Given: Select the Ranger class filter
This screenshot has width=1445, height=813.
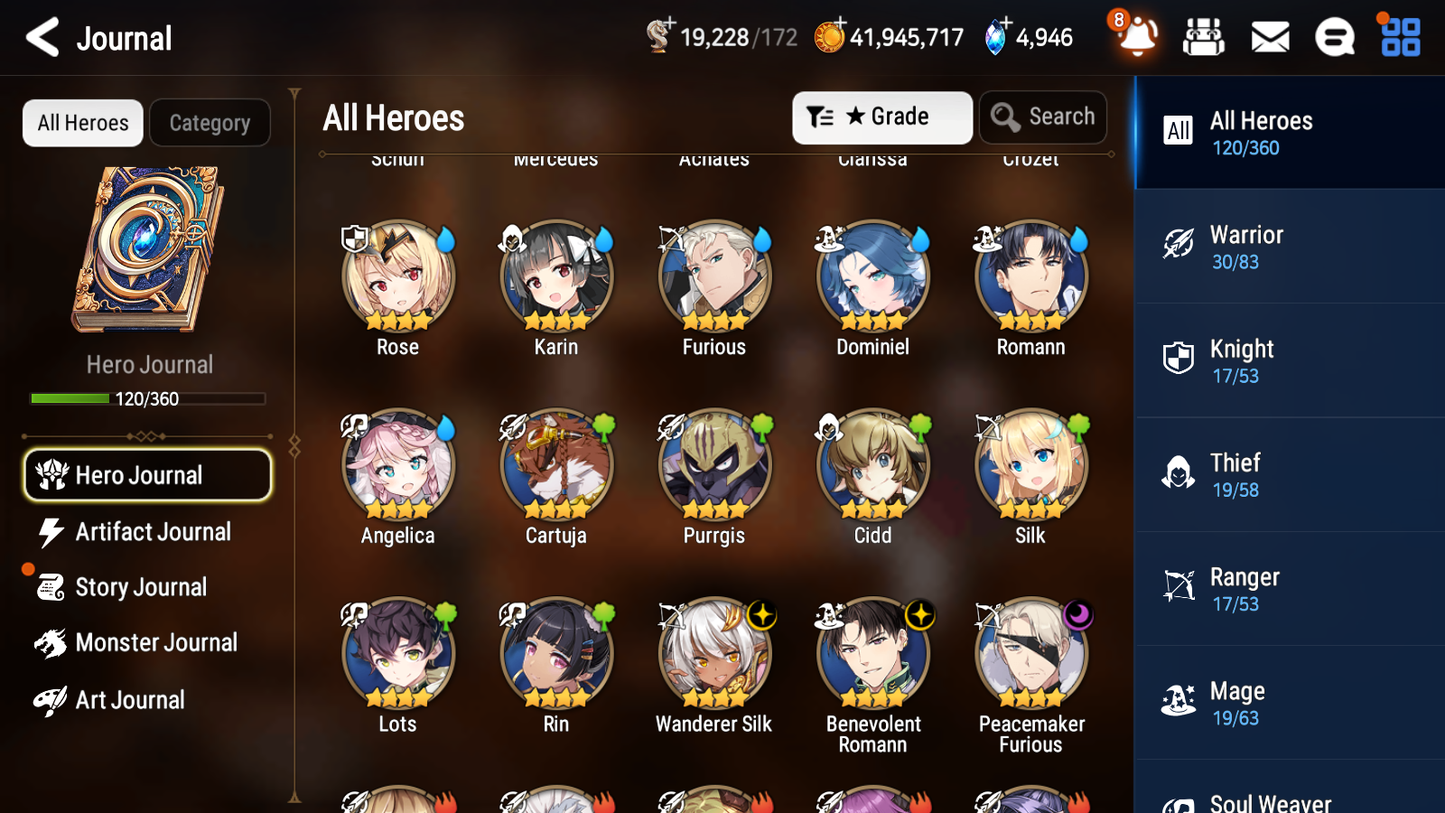Looking at the screenshot, I should (1289, 588).
